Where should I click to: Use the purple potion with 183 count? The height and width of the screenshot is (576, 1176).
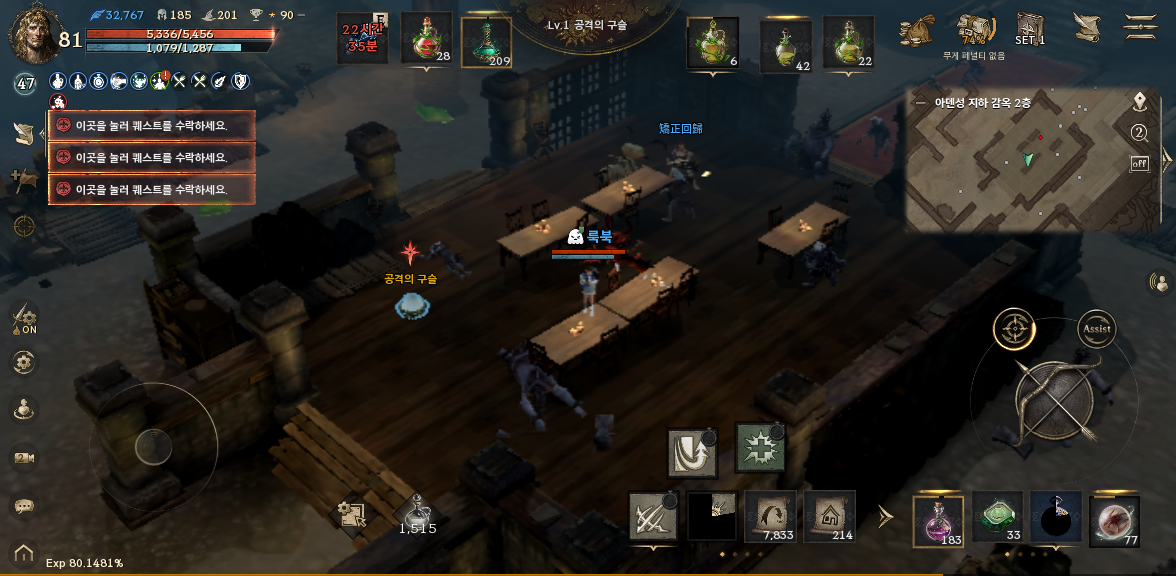click(938, 520)
